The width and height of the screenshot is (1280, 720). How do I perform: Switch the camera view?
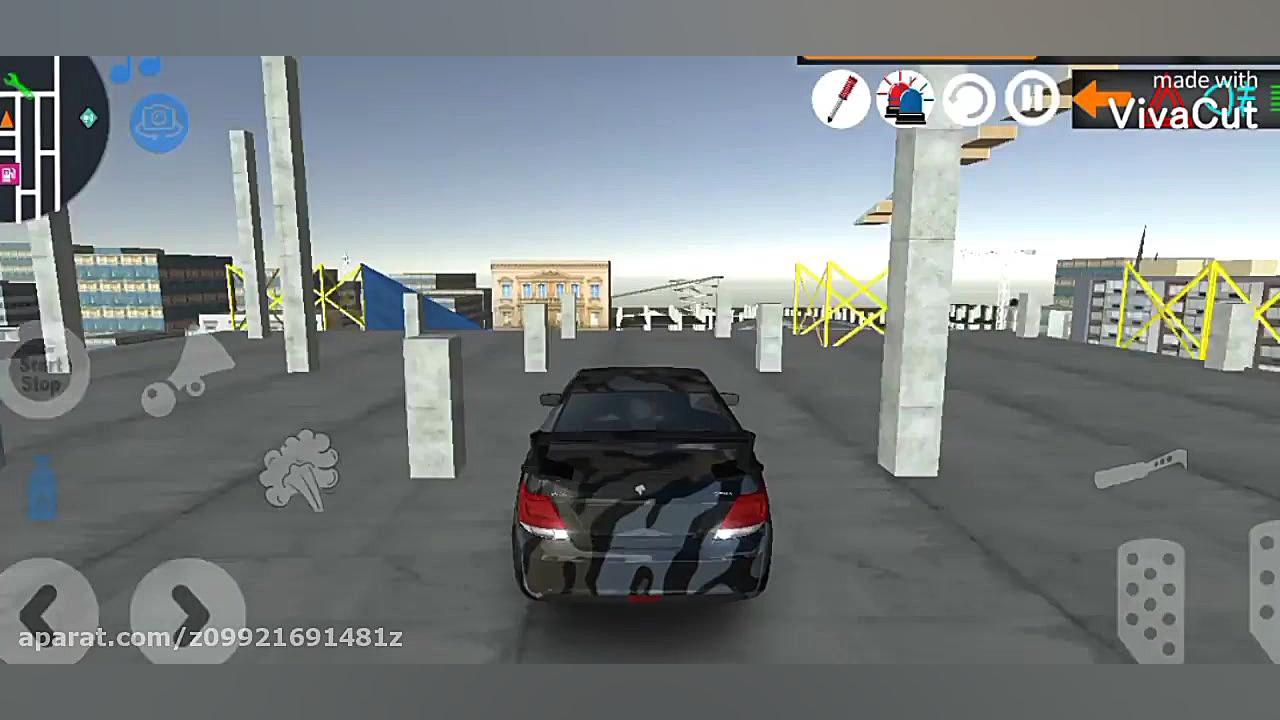[x=159, y=121]
